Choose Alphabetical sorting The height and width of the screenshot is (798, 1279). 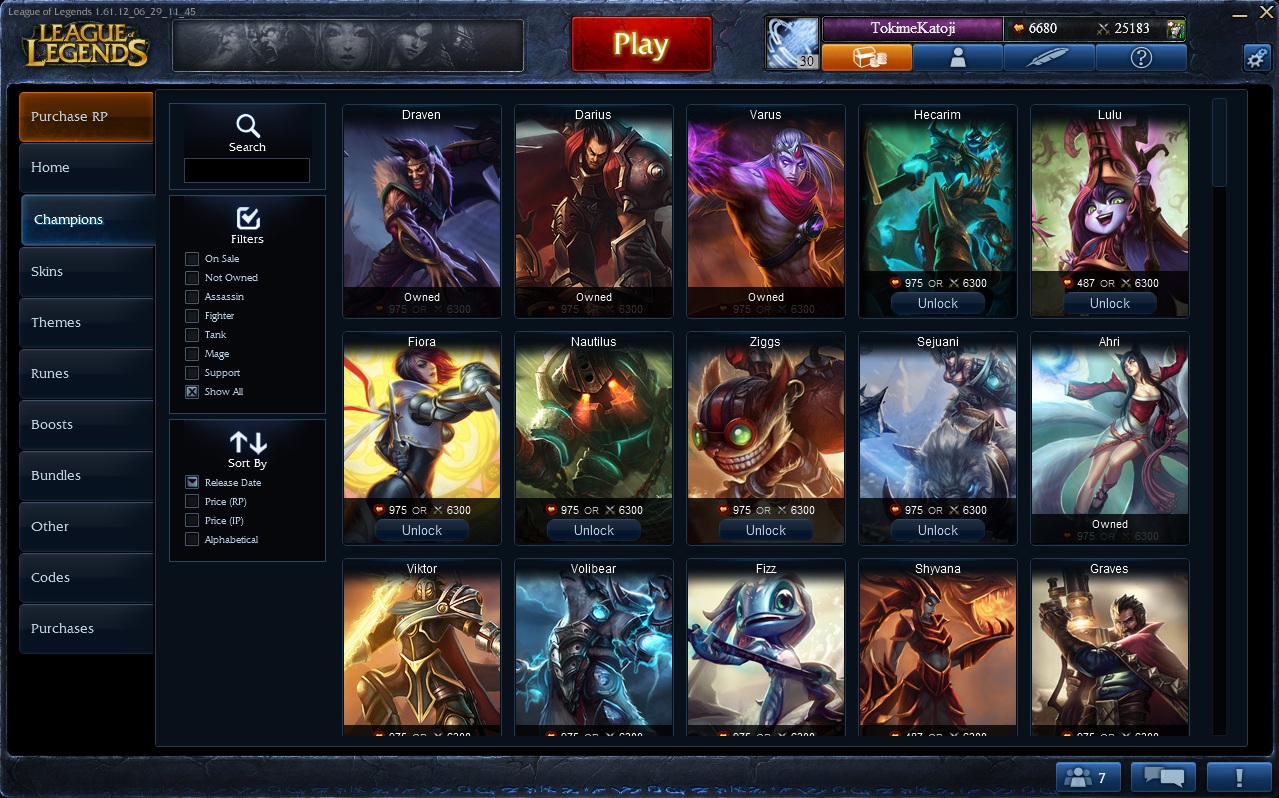192,540
